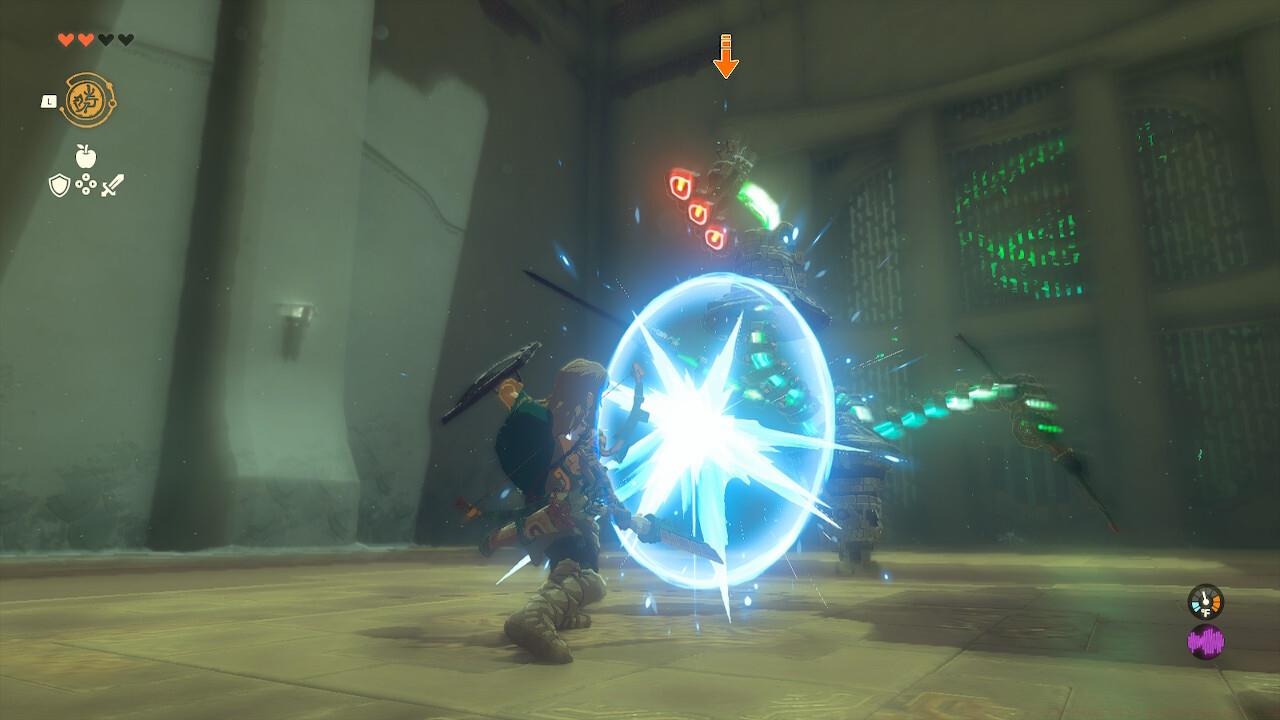Select the shield icon in the gear strip
Image resolution: width=1280 pixels, height=720 pixels.
click(59, 185)
